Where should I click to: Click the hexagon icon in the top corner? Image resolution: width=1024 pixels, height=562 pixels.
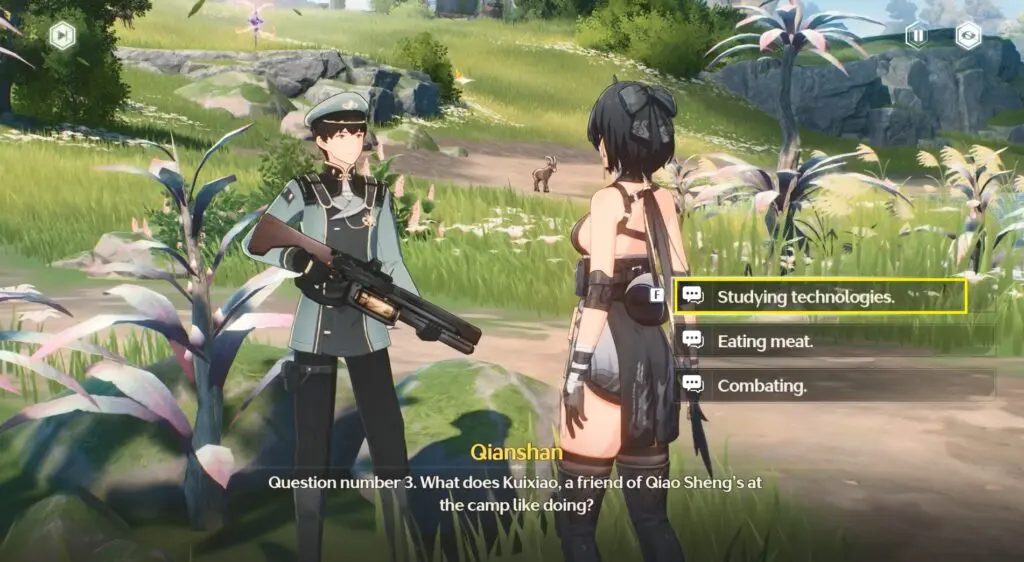point(968,36)
